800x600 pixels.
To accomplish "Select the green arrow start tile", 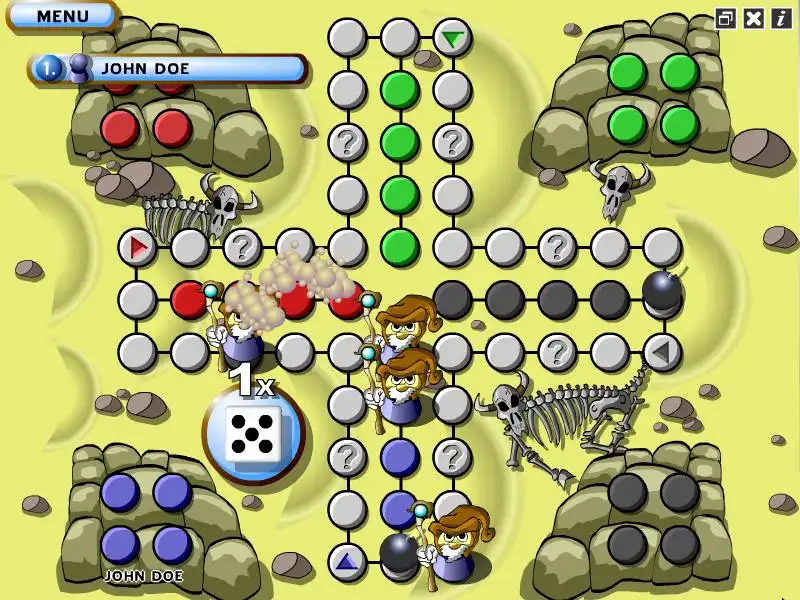I will point(453,39).
